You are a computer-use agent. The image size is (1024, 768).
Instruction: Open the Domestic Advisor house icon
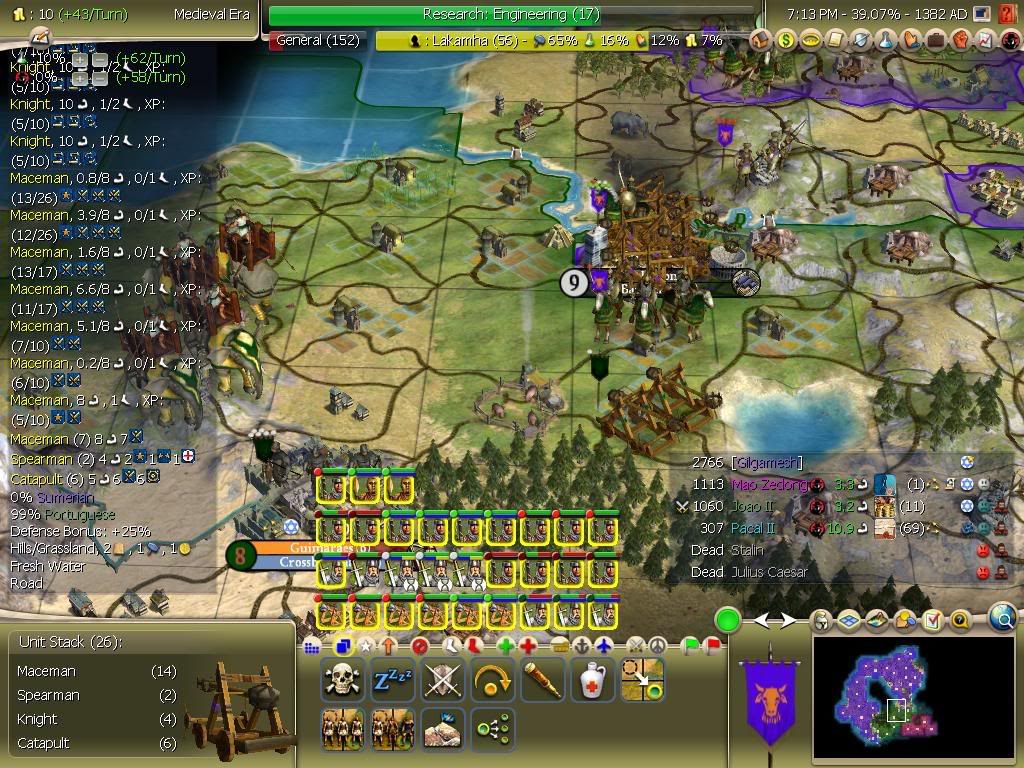[x=761, y=40]
